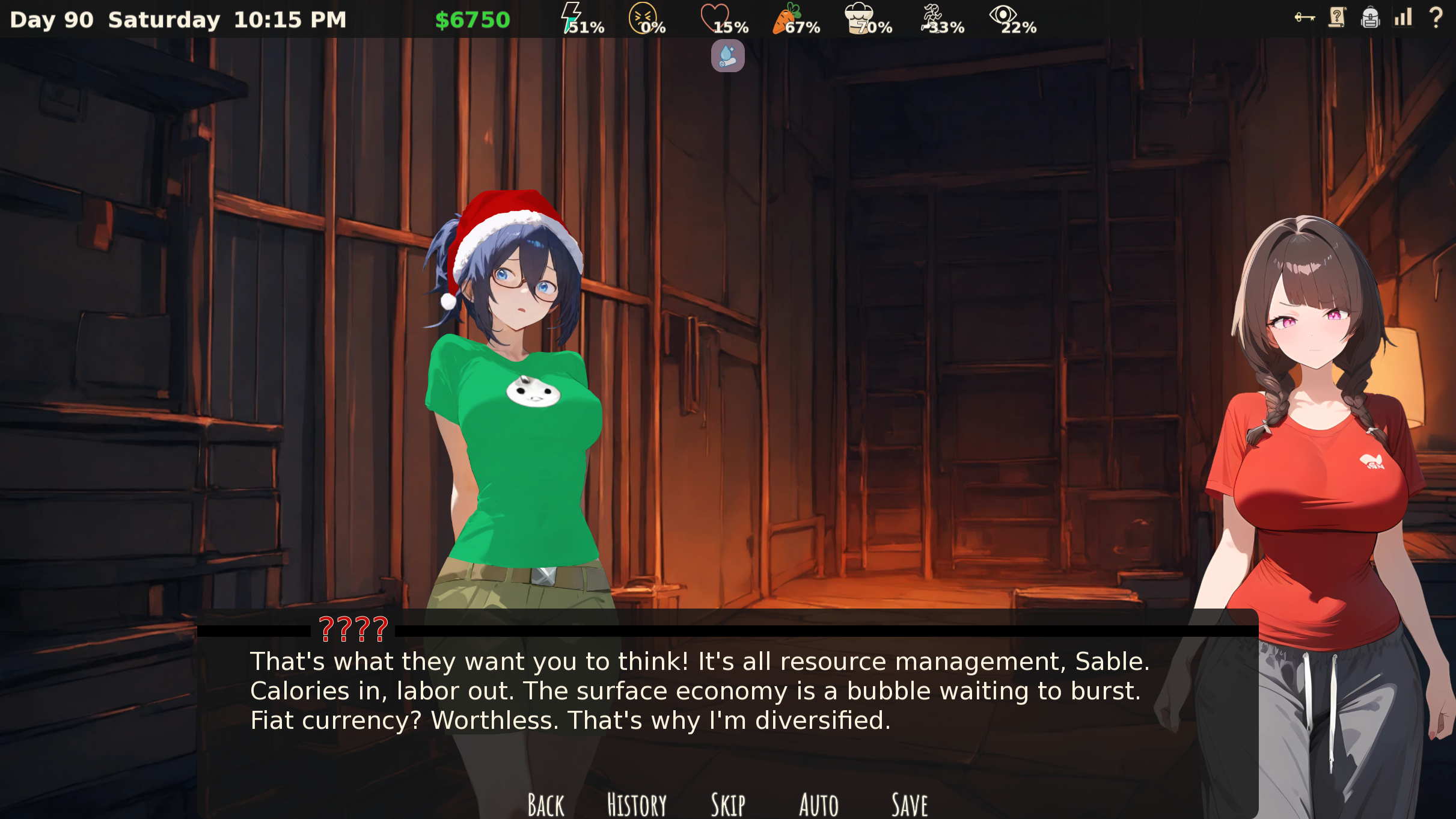Open the question mark help icon
This screenshot has width=1456, height=819.
tap(1436, 17)
